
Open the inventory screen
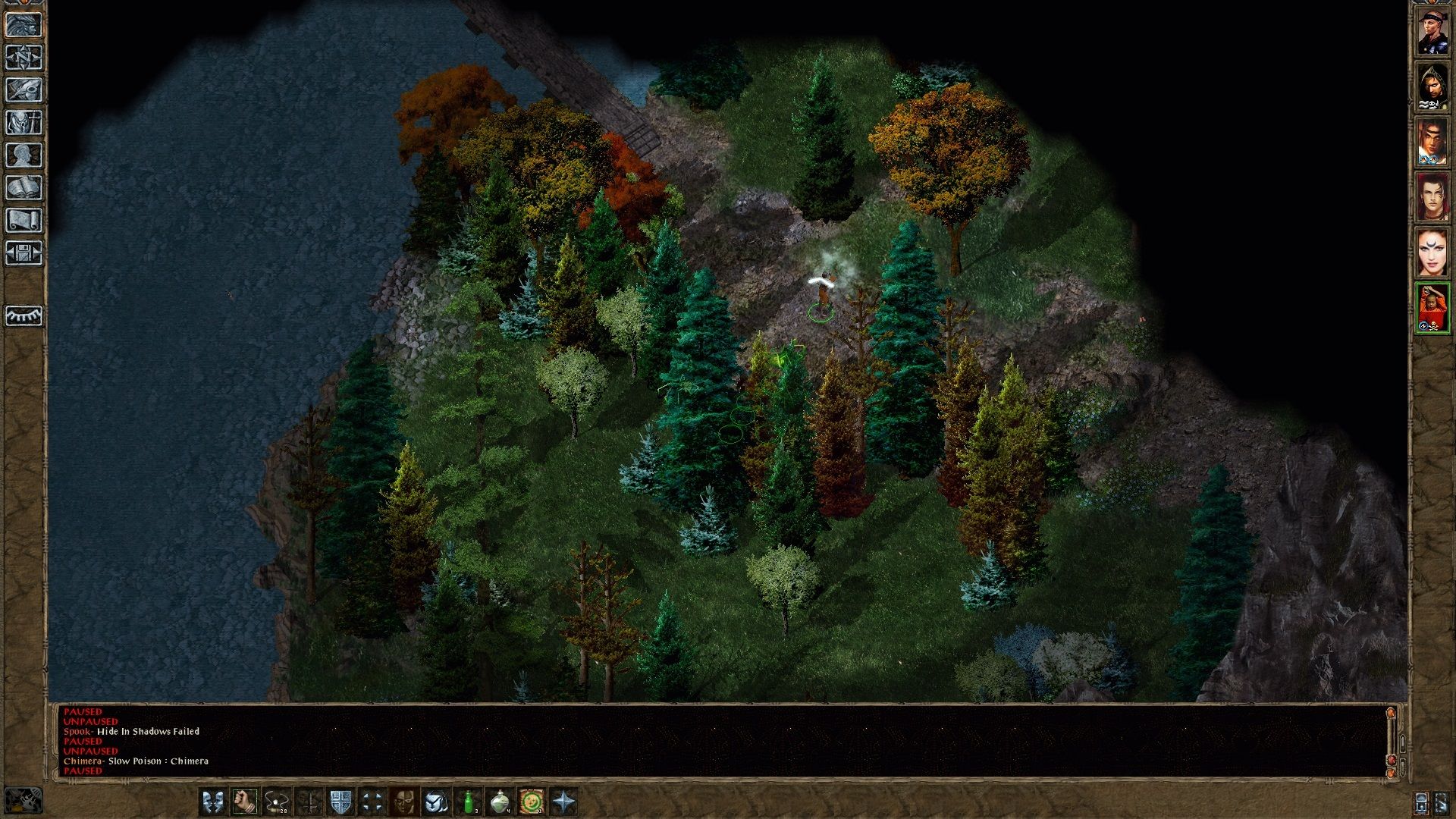(24, 123)
